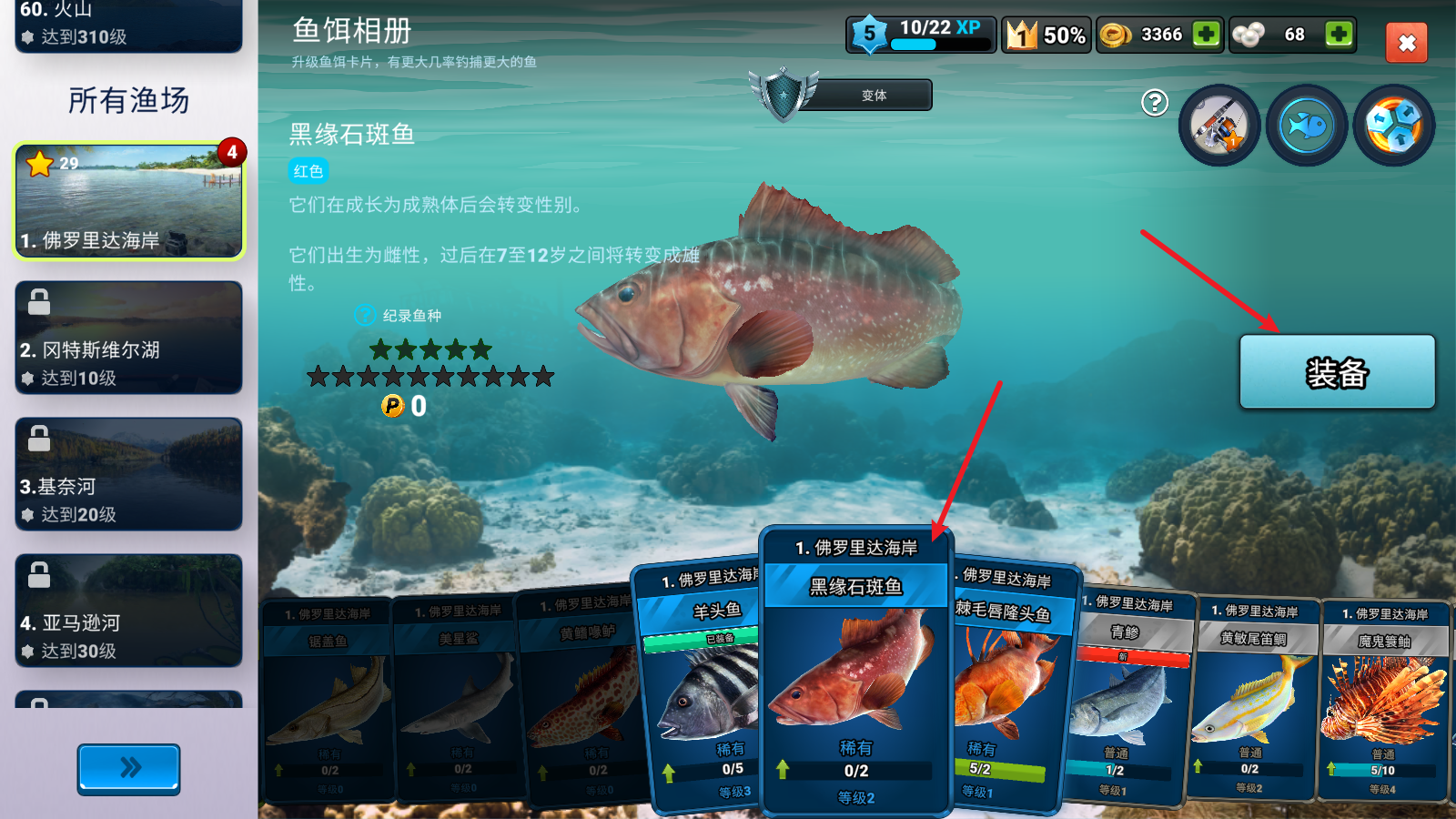
Task: Click the circular help question mark icon
Action: click(1154, 105)
